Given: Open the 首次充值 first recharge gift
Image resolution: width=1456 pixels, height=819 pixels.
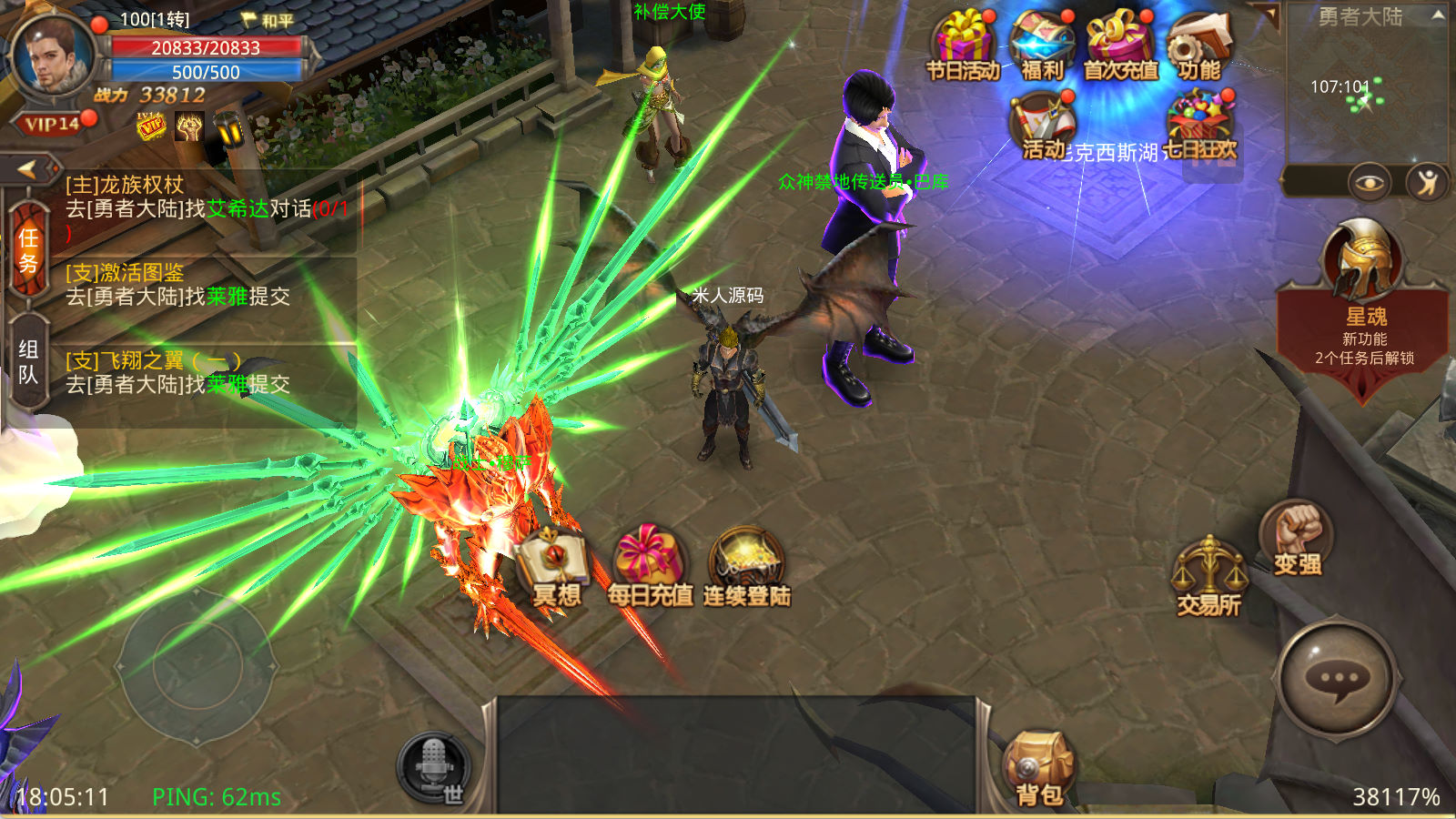Looking at the screenshot, I should 1120,45.
